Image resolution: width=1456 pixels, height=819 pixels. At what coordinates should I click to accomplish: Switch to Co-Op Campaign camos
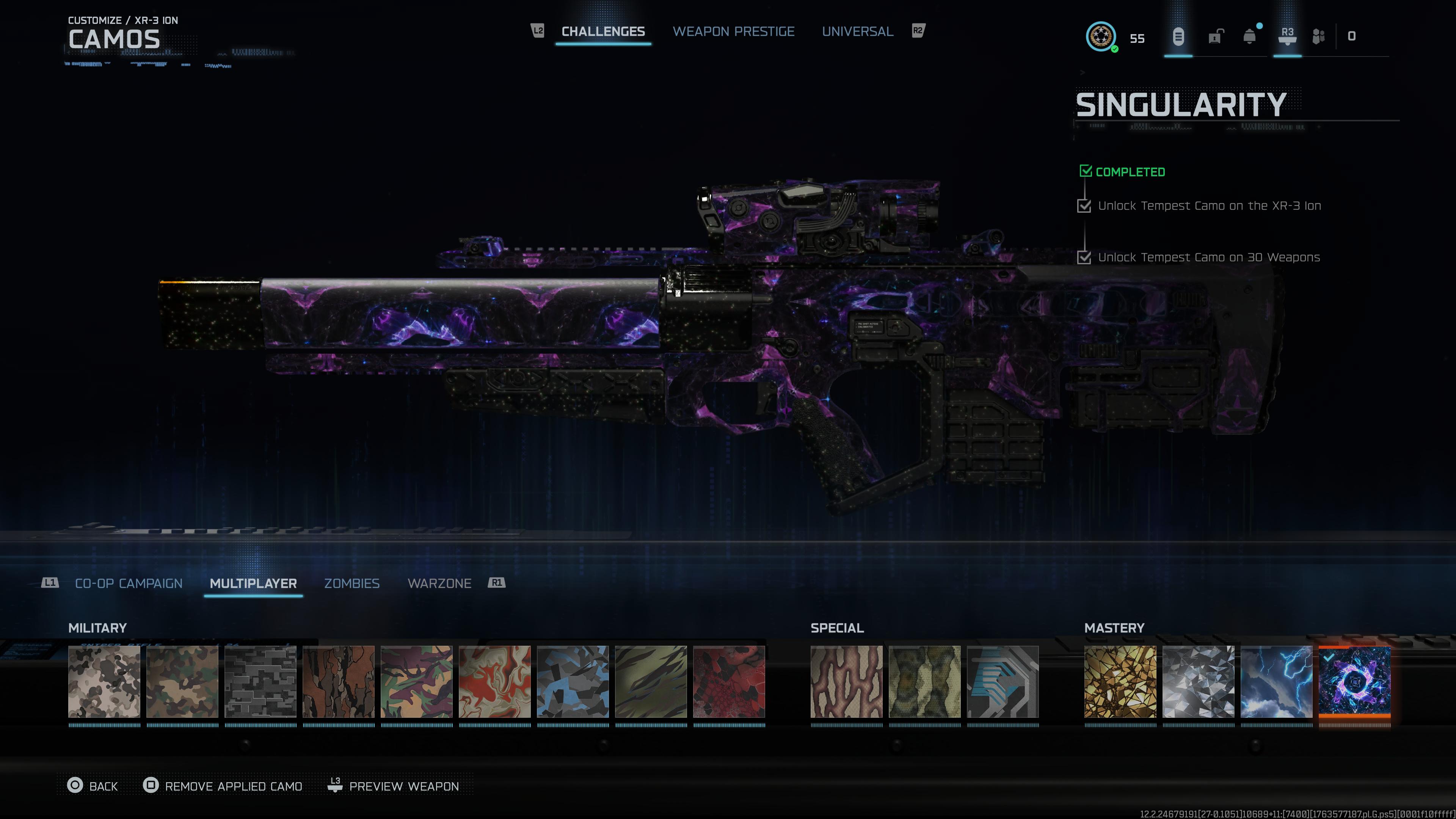(129, 583)
